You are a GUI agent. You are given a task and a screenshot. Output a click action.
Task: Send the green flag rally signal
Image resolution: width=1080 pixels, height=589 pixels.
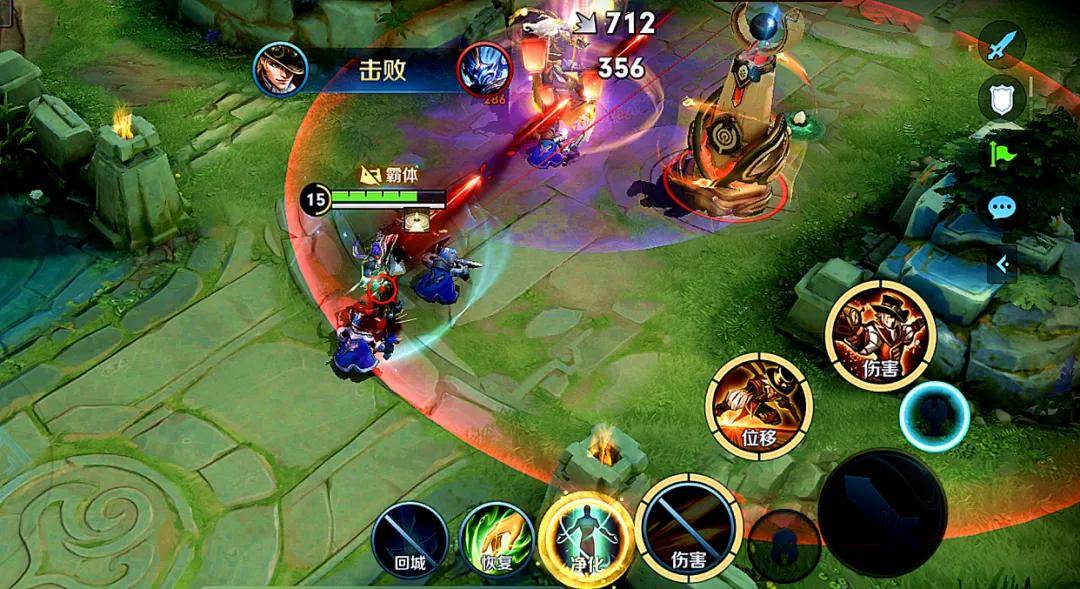tap(1001, 153)
